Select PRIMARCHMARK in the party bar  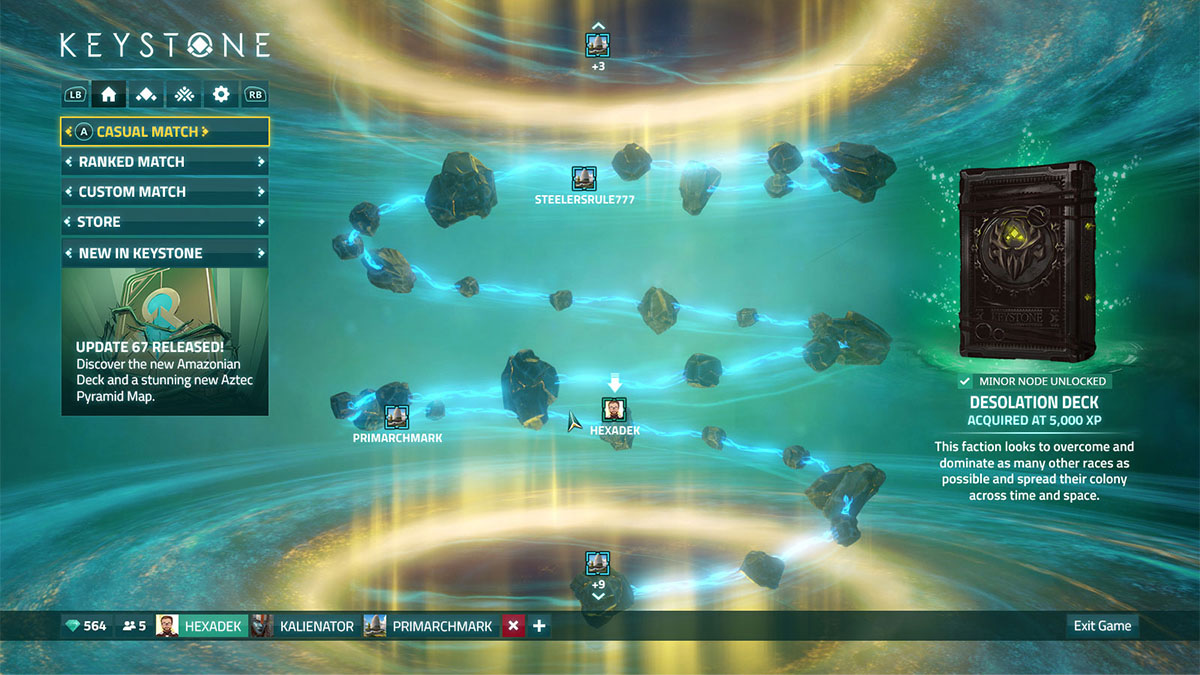[x=430, y=626]
